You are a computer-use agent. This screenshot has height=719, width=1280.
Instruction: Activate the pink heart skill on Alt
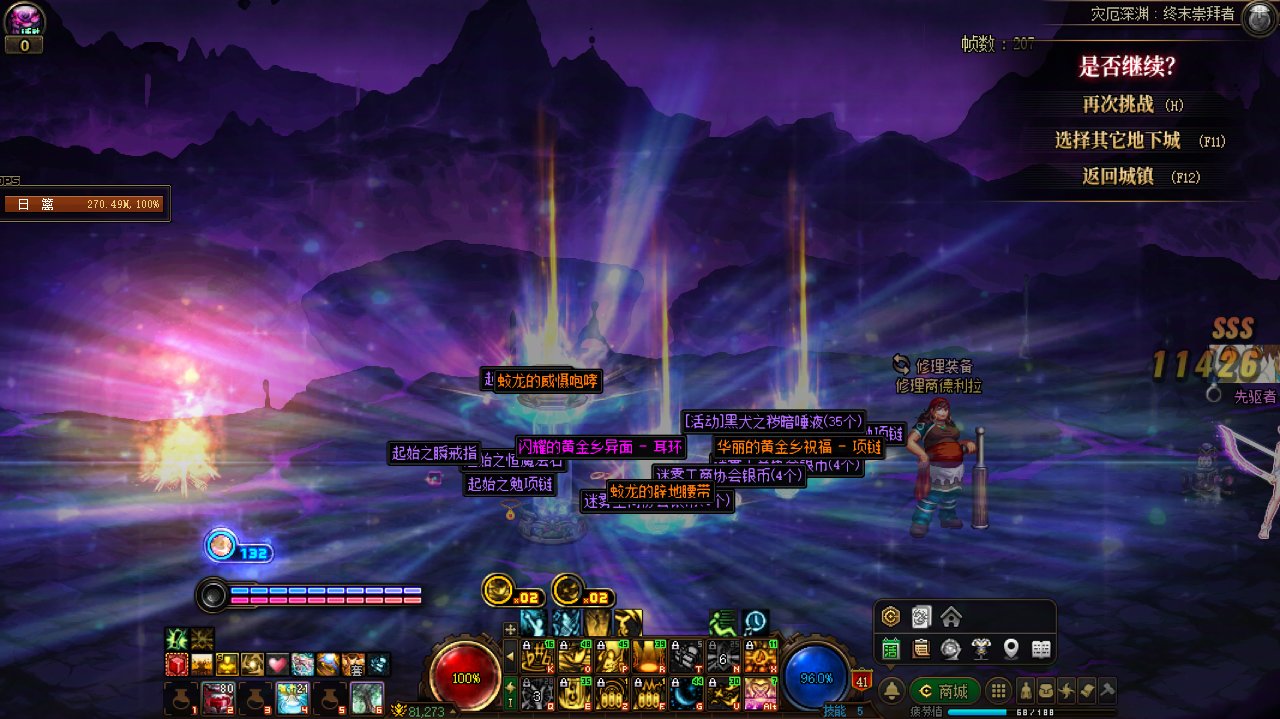(x=760, y=692)
